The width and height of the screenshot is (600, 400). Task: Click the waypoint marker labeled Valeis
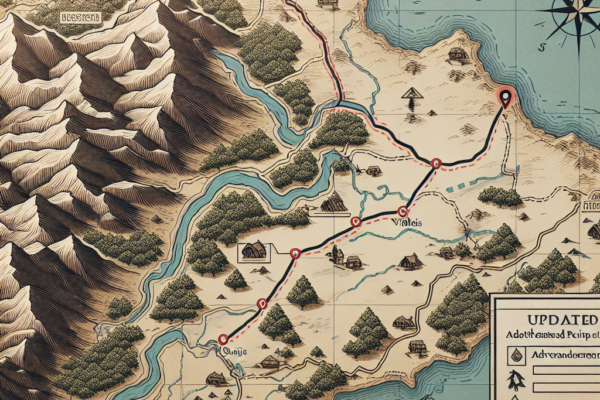pos(402,211)
